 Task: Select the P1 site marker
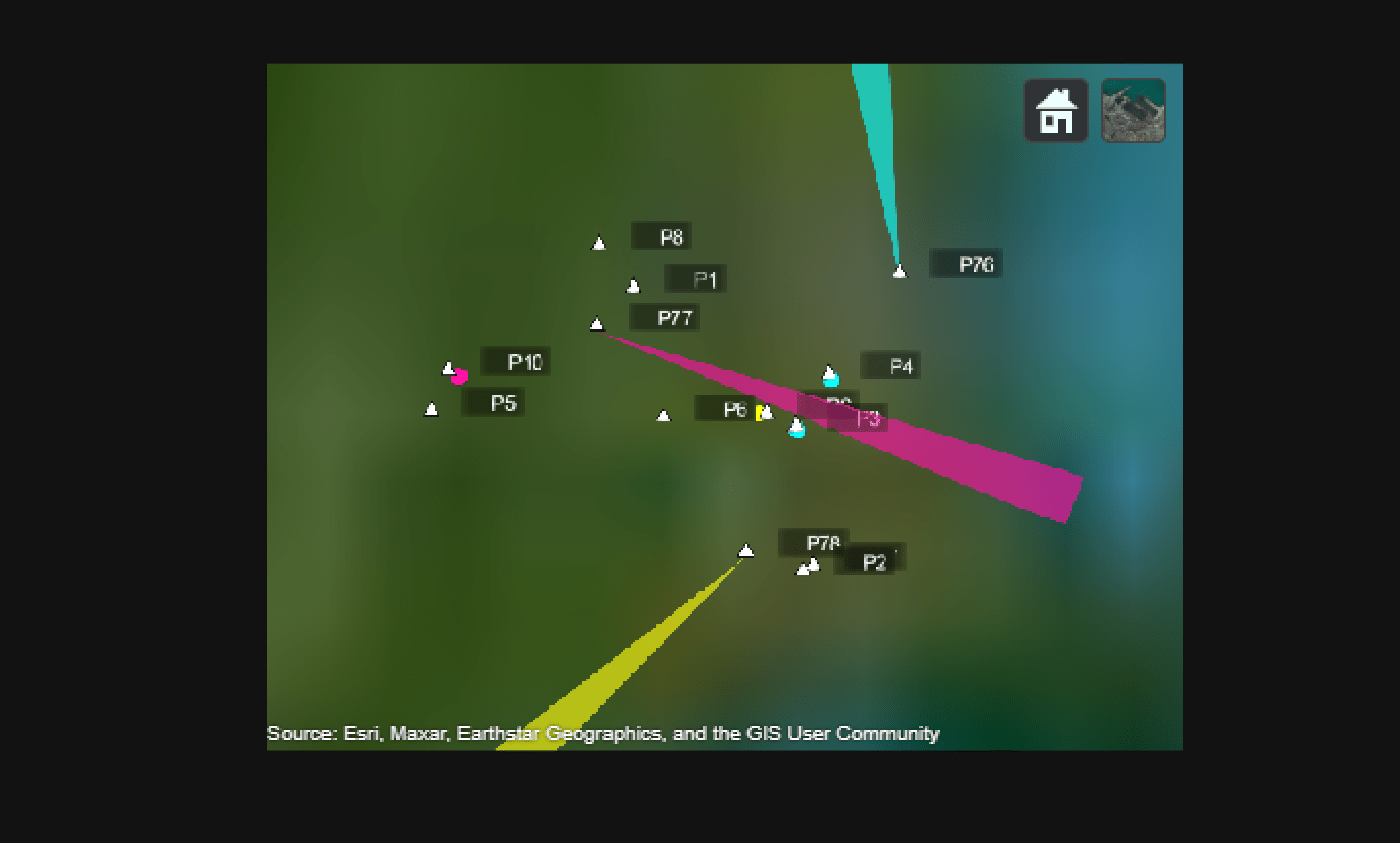(634, 283)
